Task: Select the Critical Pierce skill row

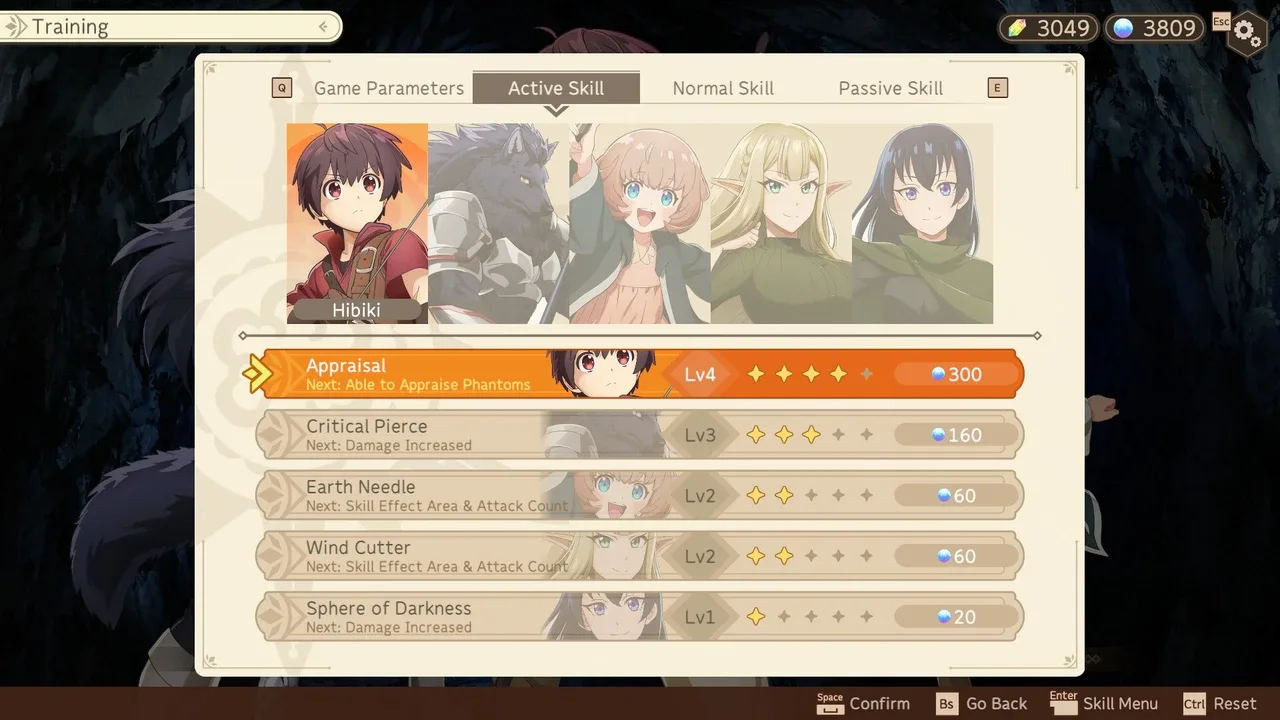Action: coord(640,435)
